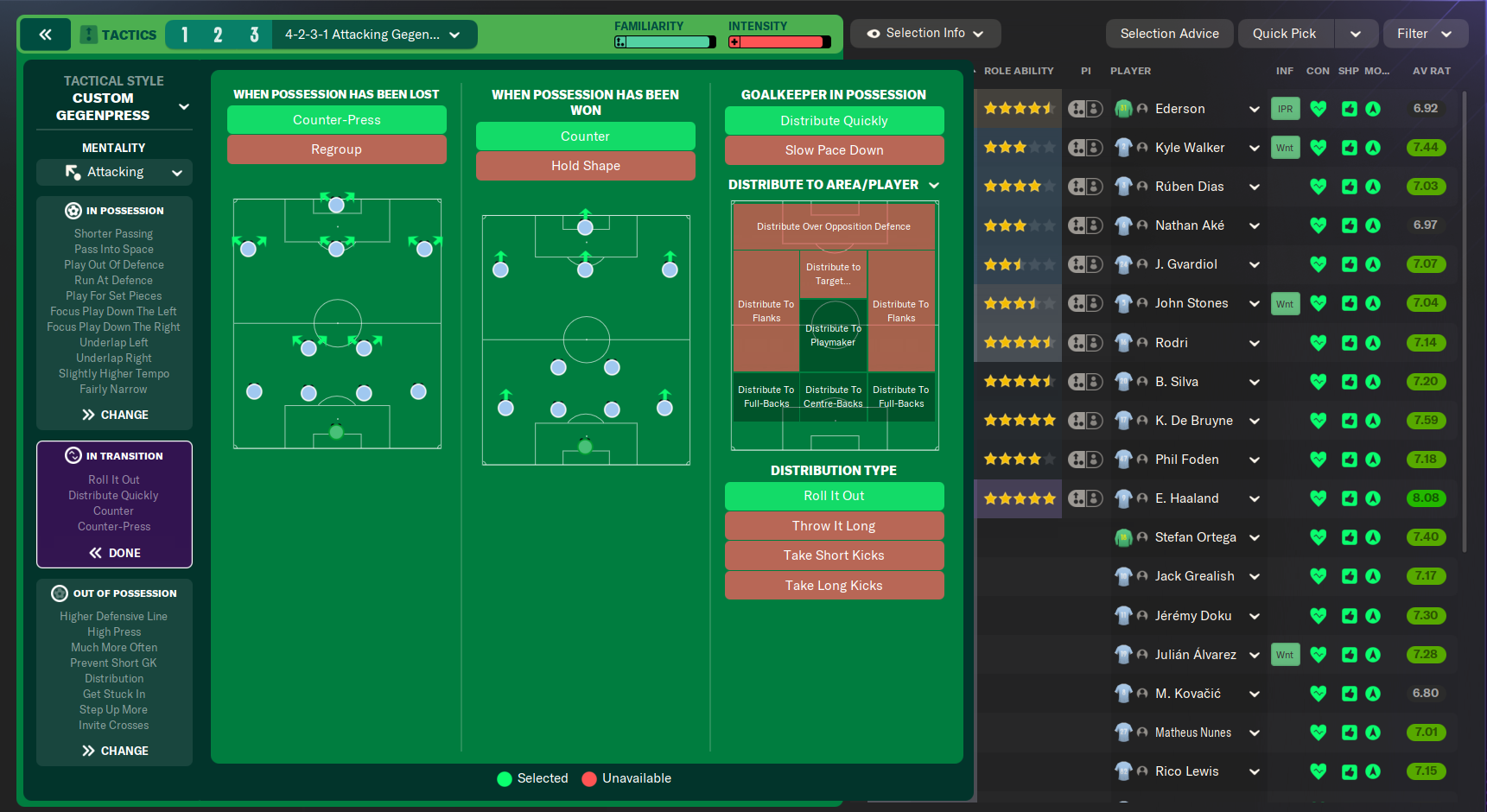View Haaland's morale arrow icon
The width and height of the screenshot is (1487, 812).
(x=1374, y=498)
